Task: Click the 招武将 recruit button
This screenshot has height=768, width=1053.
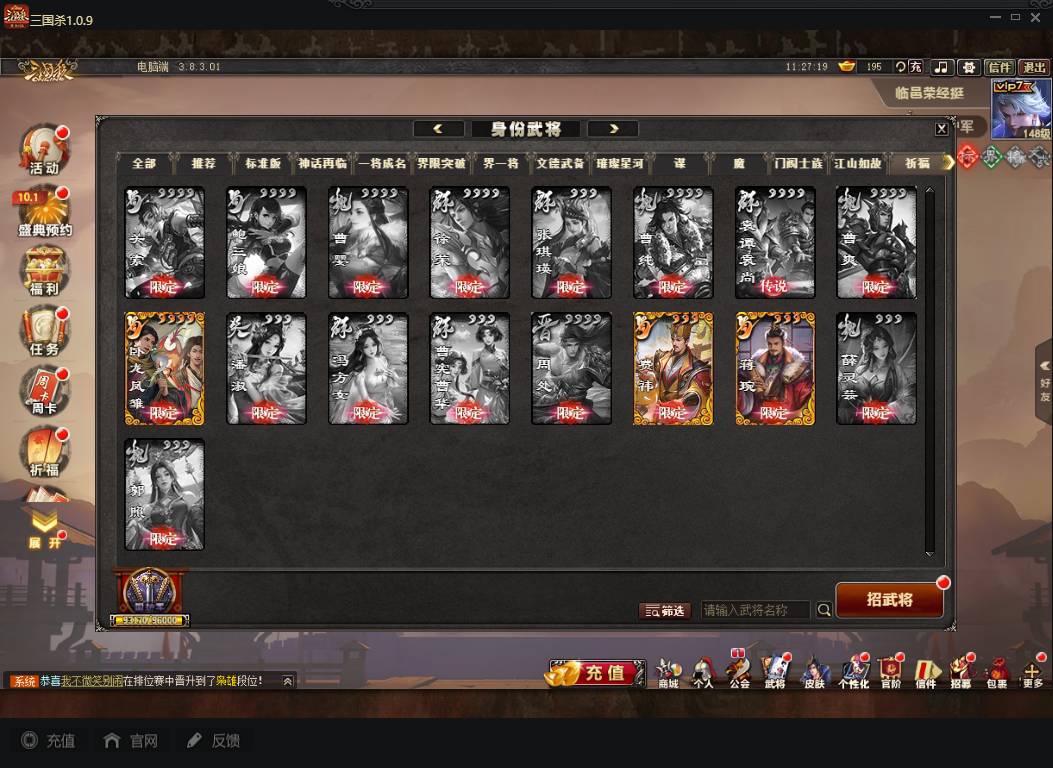Action: [889, 600]
